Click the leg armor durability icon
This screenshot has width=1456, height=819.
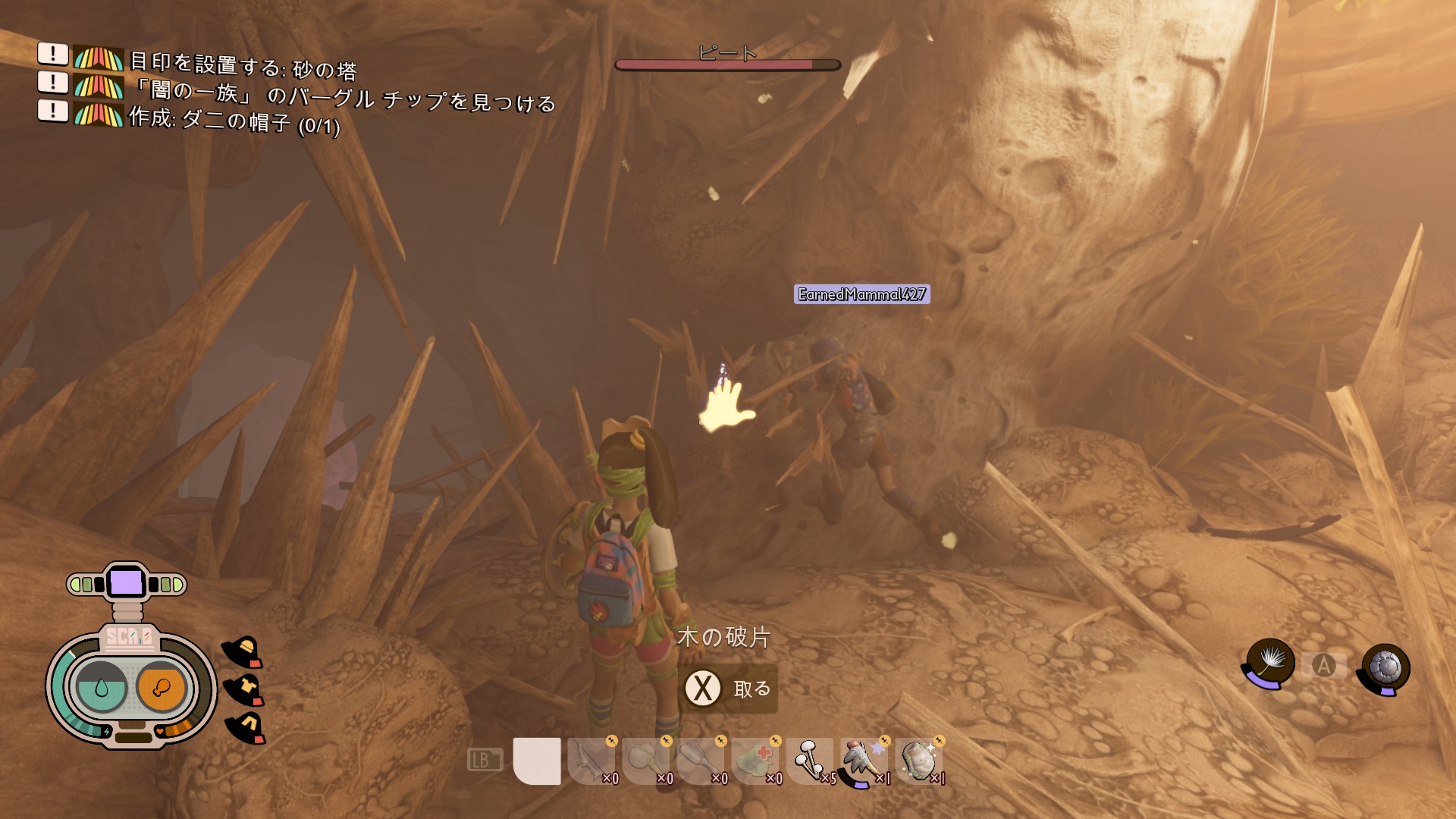pyautogui.click(x=246, y=727)
